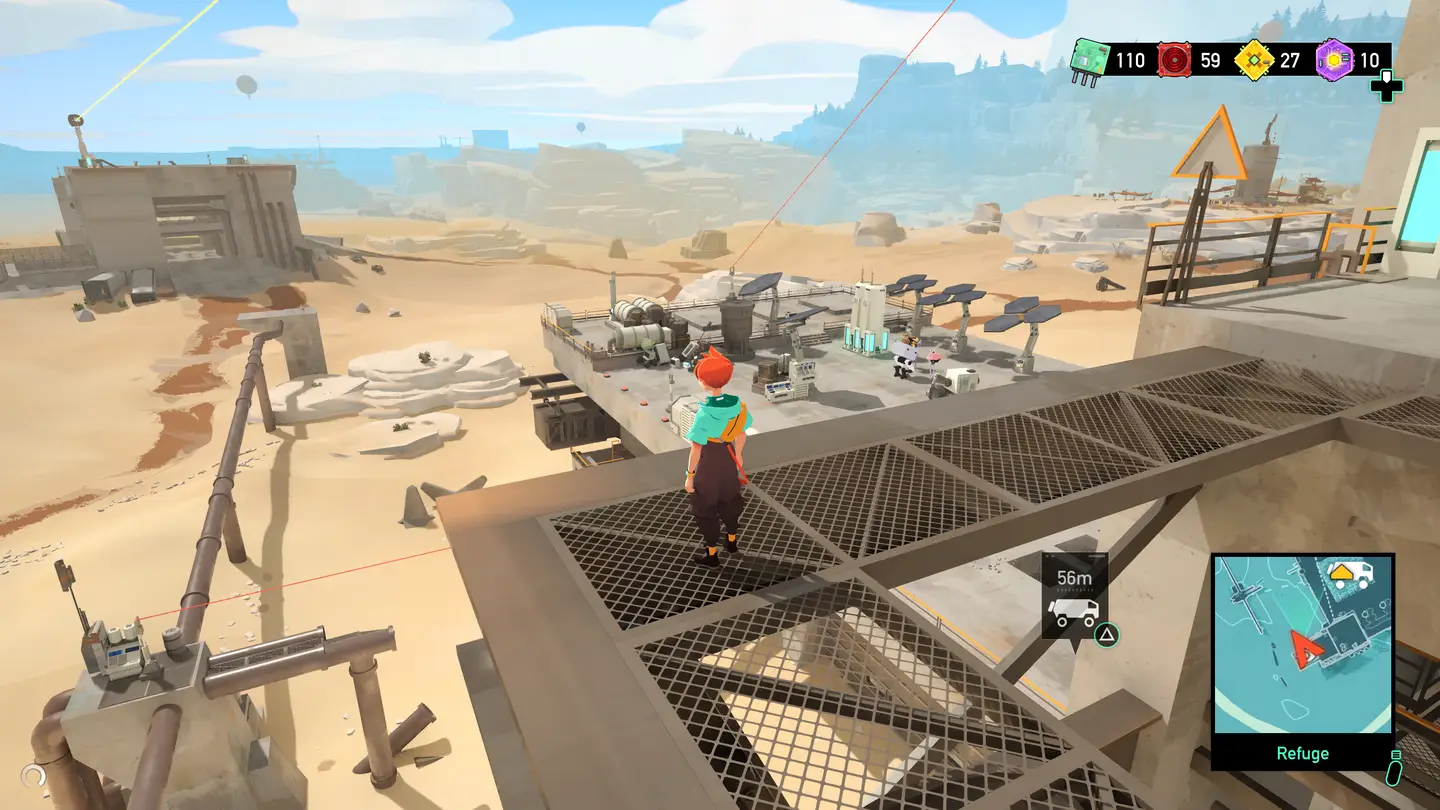The width and height of the screenshot is (1440, 810).
Task: Click the truck marker on the minimap
Action: pyautogui.click(x=1350, y=574)
